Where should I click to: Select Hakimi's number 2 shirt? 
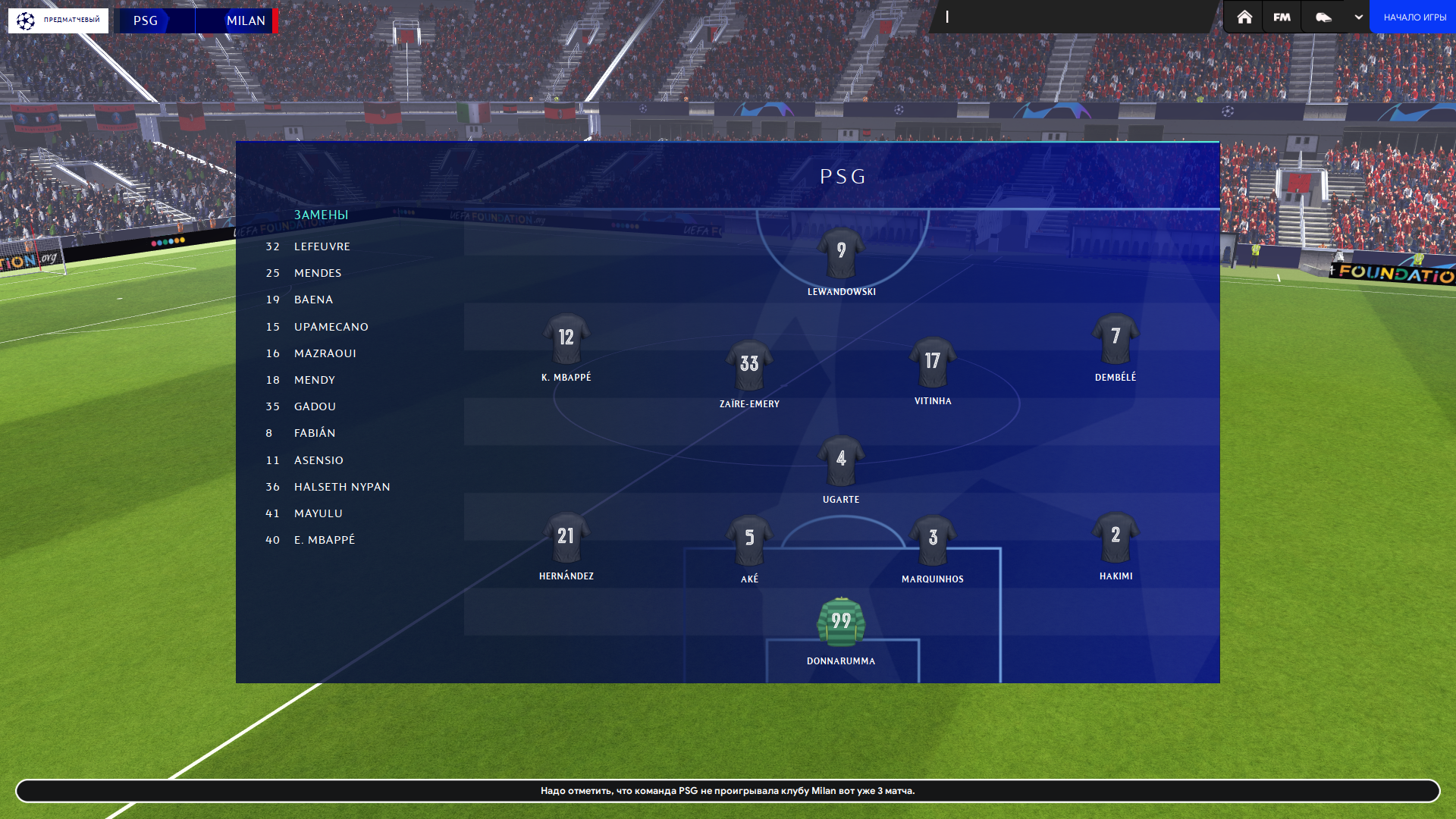[x=1116, y=537]
